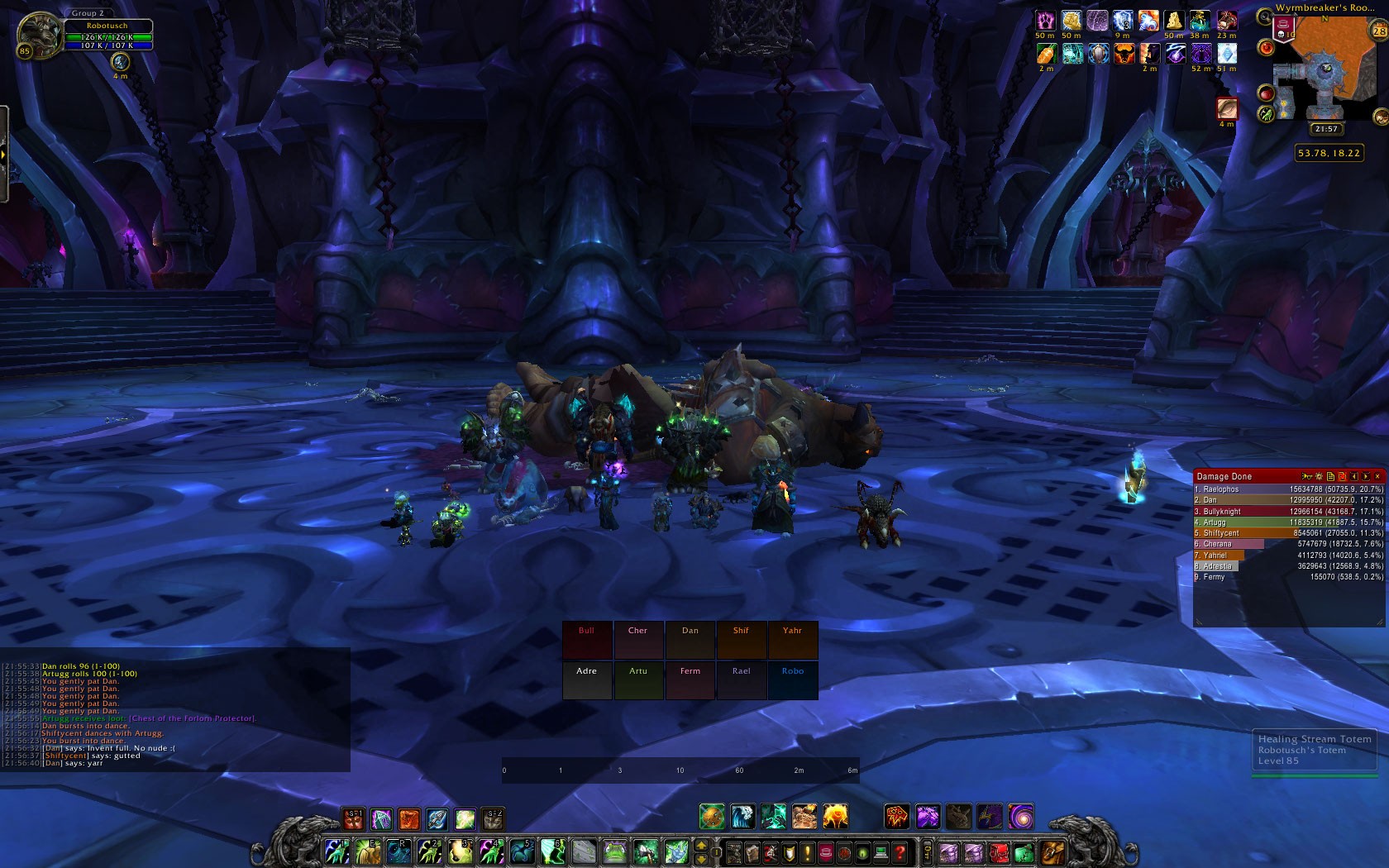1389x868 pixels.
Task: Open the red question mark help button
Action: coord(900,851)
